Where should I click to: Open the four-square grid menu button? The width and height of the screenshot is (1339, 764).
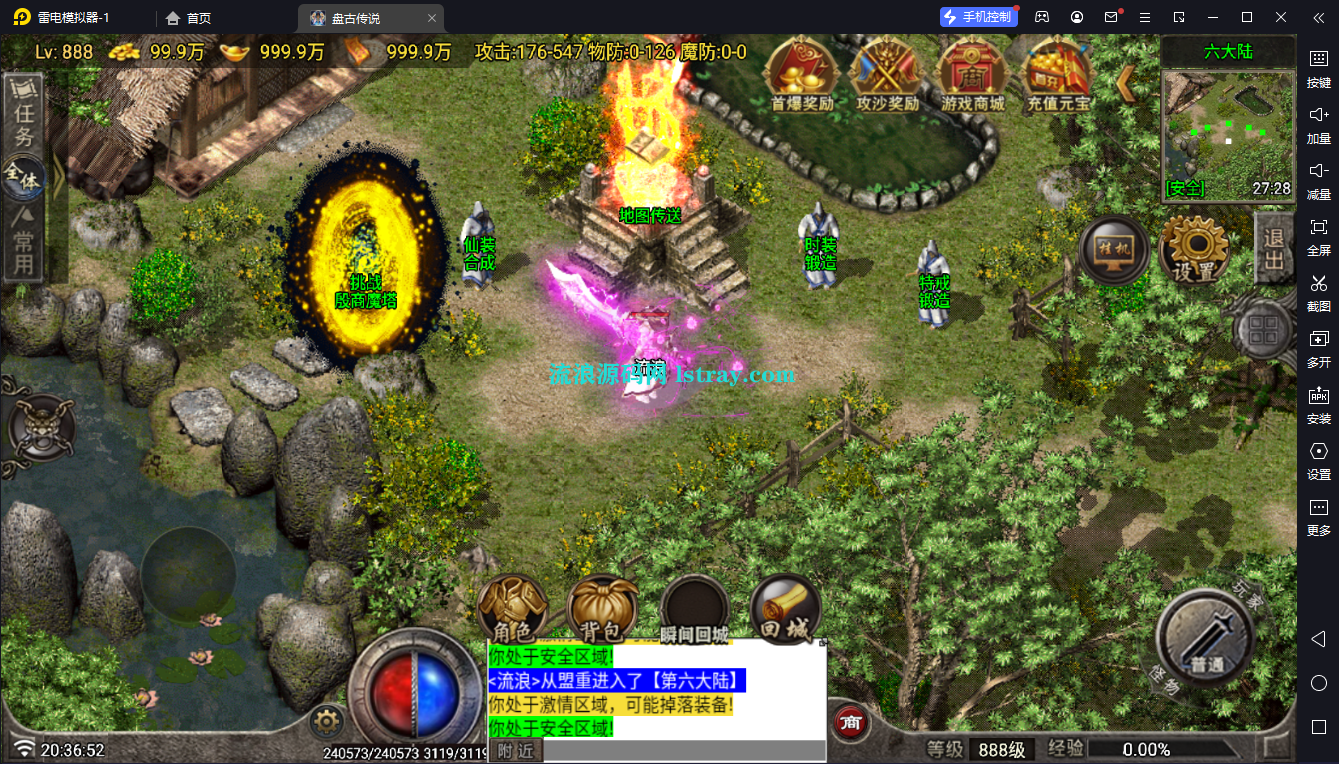click(x=1265, y=329)
